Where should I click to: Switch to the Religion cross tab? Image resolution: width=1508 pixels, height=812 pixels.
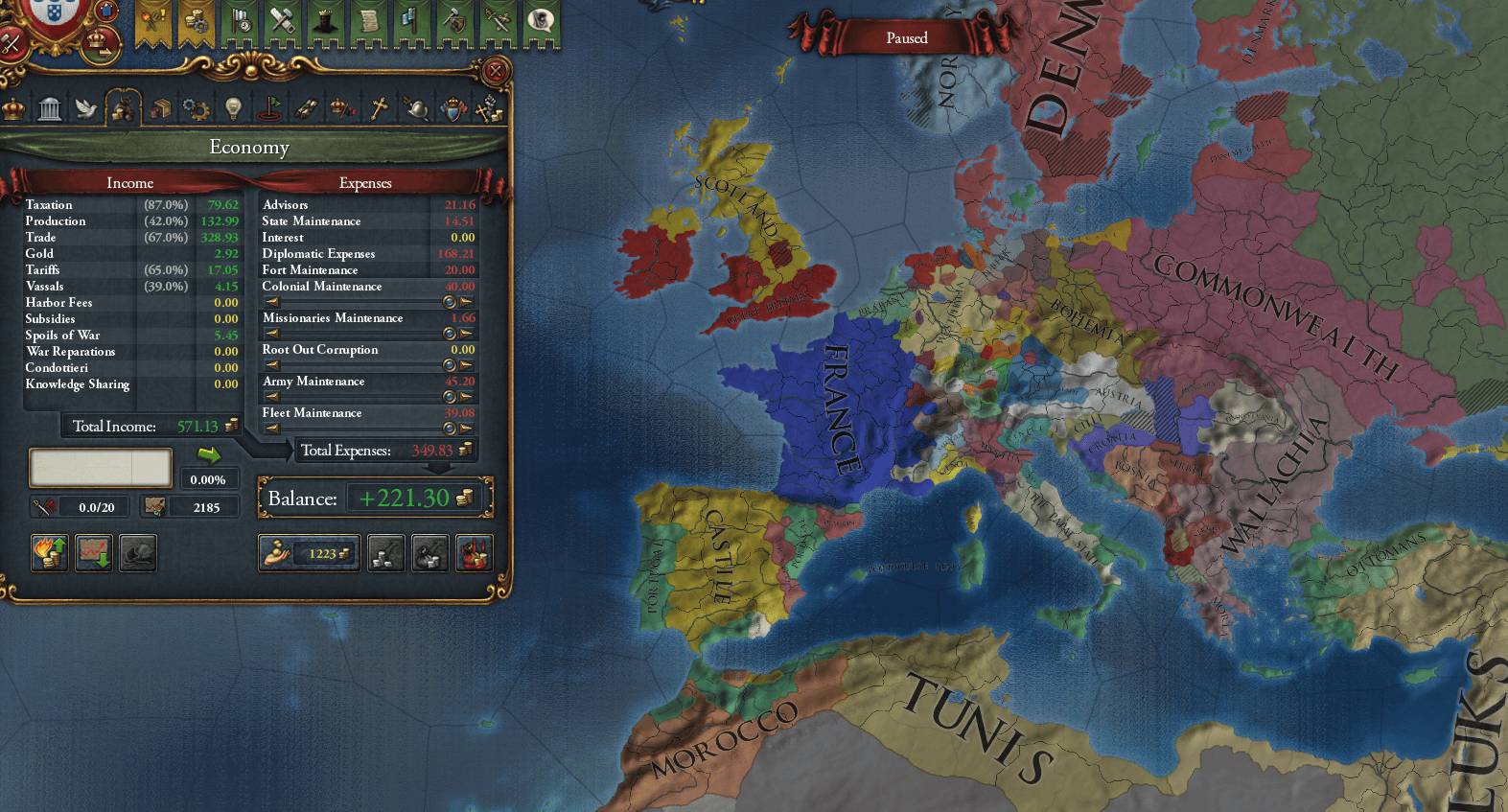pos(379,108)
